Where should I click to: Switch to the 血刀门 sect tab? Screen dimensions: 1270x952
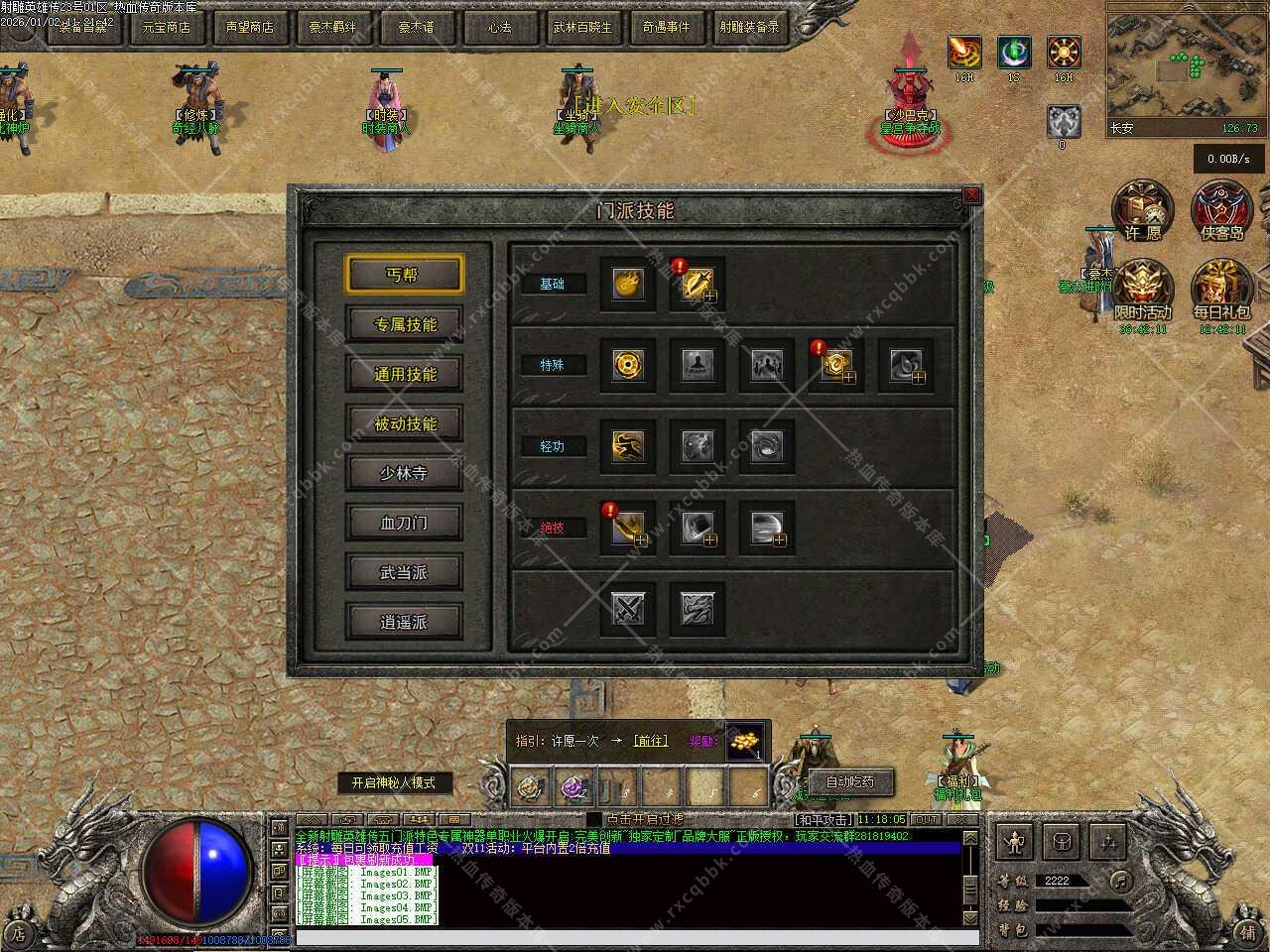click(x=404, y=523)
